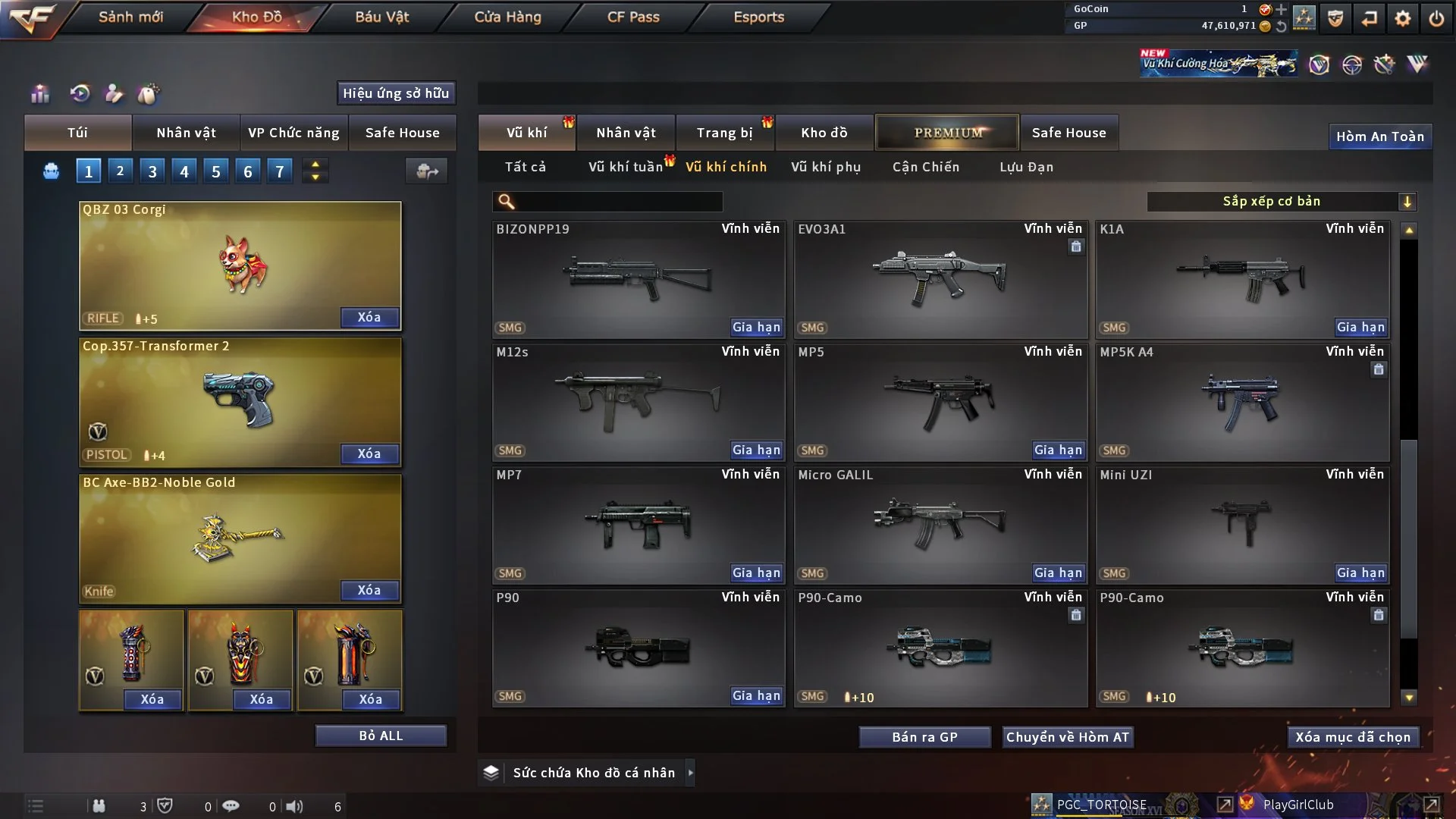Viewport: 1456px width, 819px height.
Task: Click Chuyển về Hòm AT button
Action: coord(1067,737)
